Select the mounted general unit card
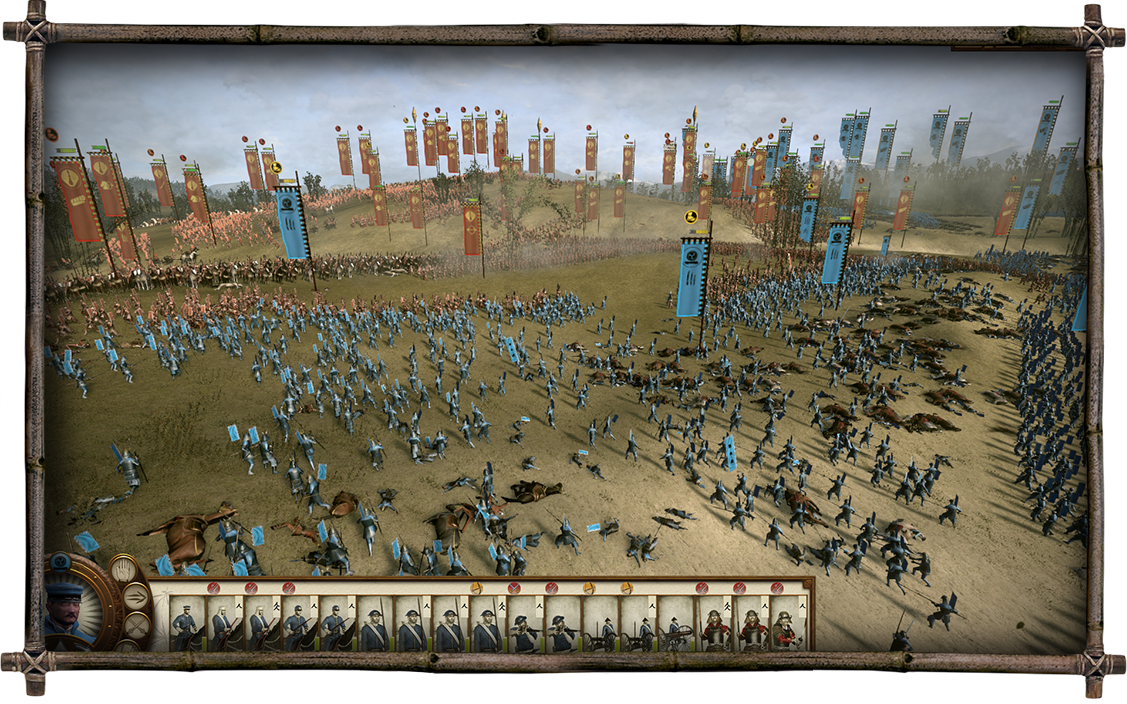1127x704 pixels. click(186, 625)
